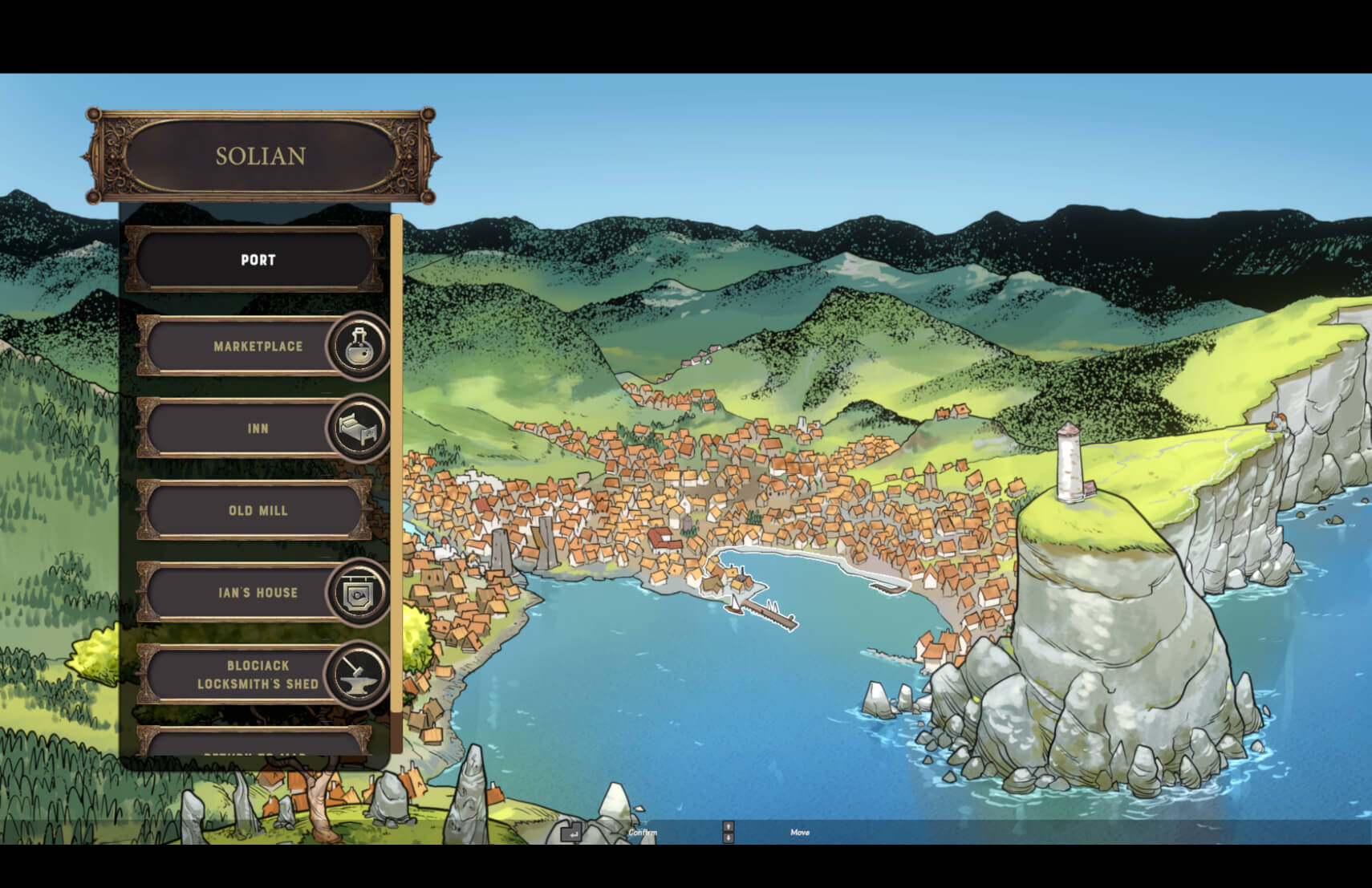This screenshot has height=888, width=1372.
Task: Select the painting icon for Ian's House
Action: (x=356, y=594)
